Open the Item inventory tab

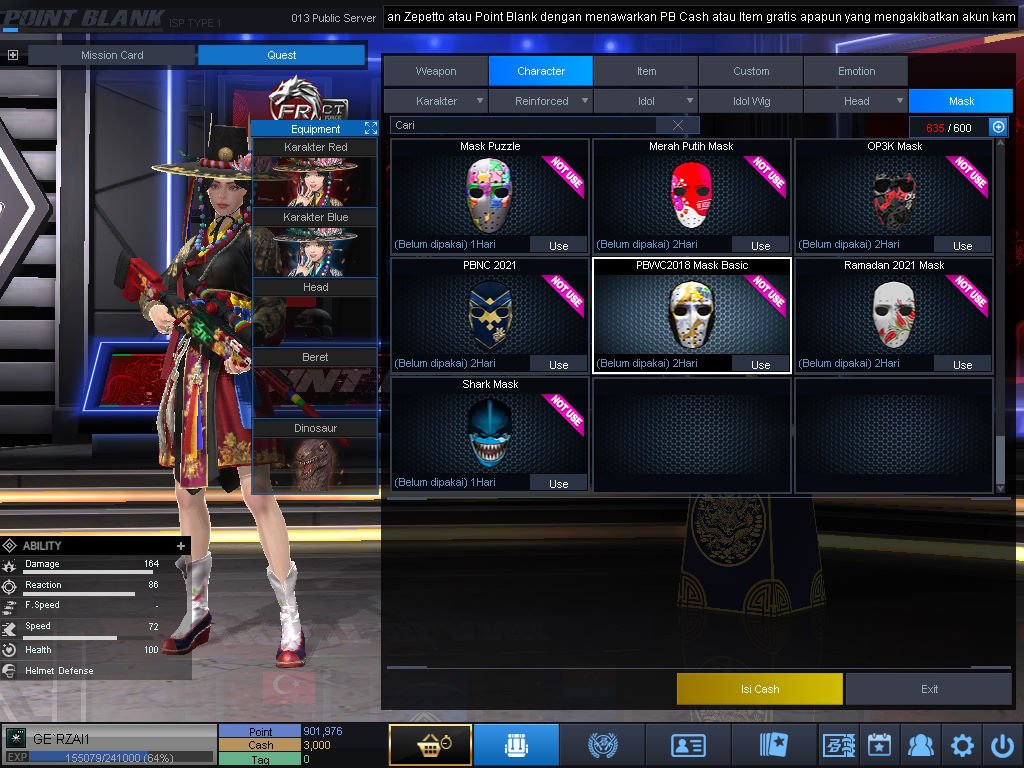coord(646,71)
